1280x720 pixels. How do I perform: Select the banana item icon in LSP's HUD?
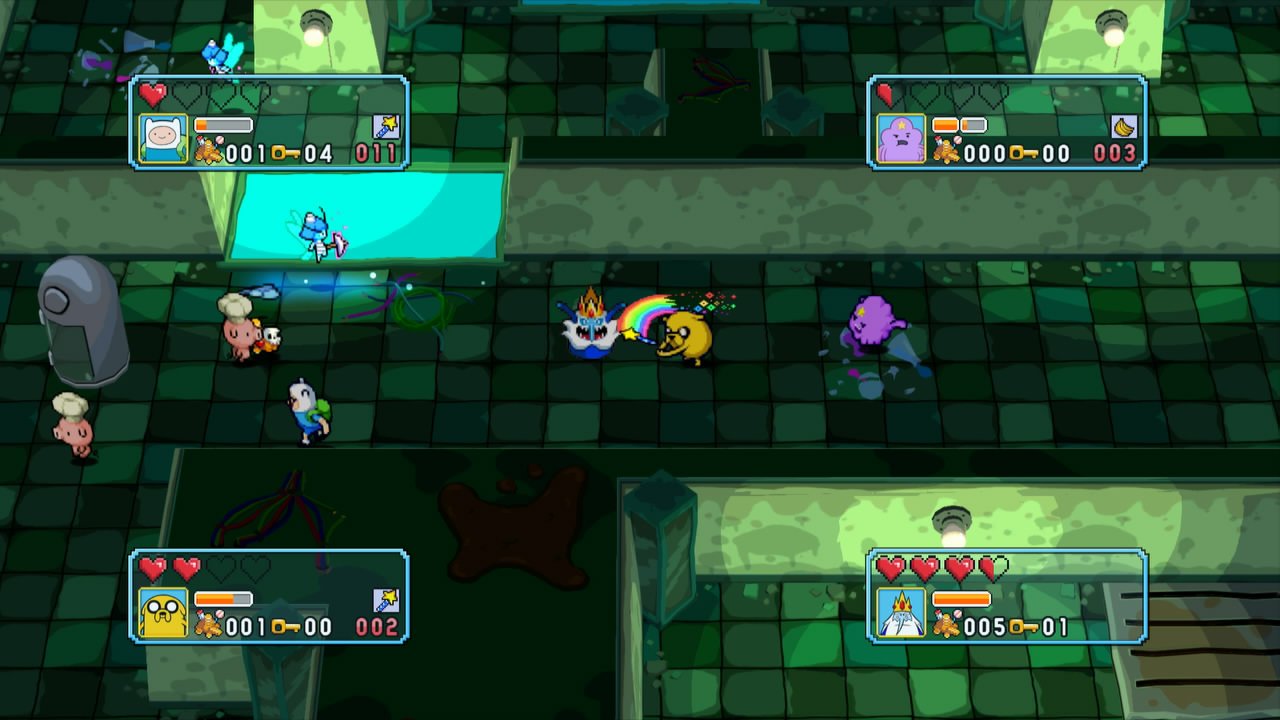(1124, 126)
